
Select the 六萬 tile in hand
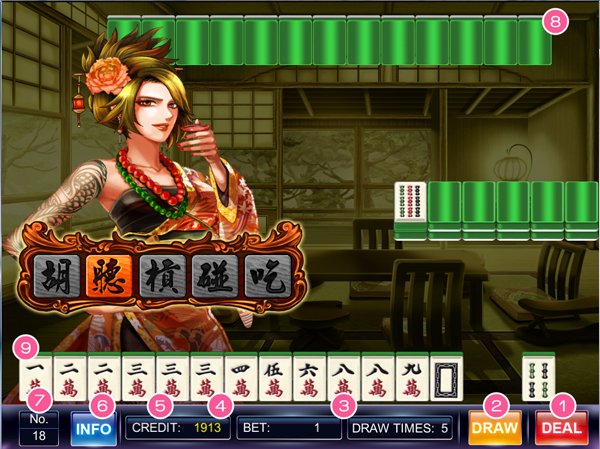point(310,378)
